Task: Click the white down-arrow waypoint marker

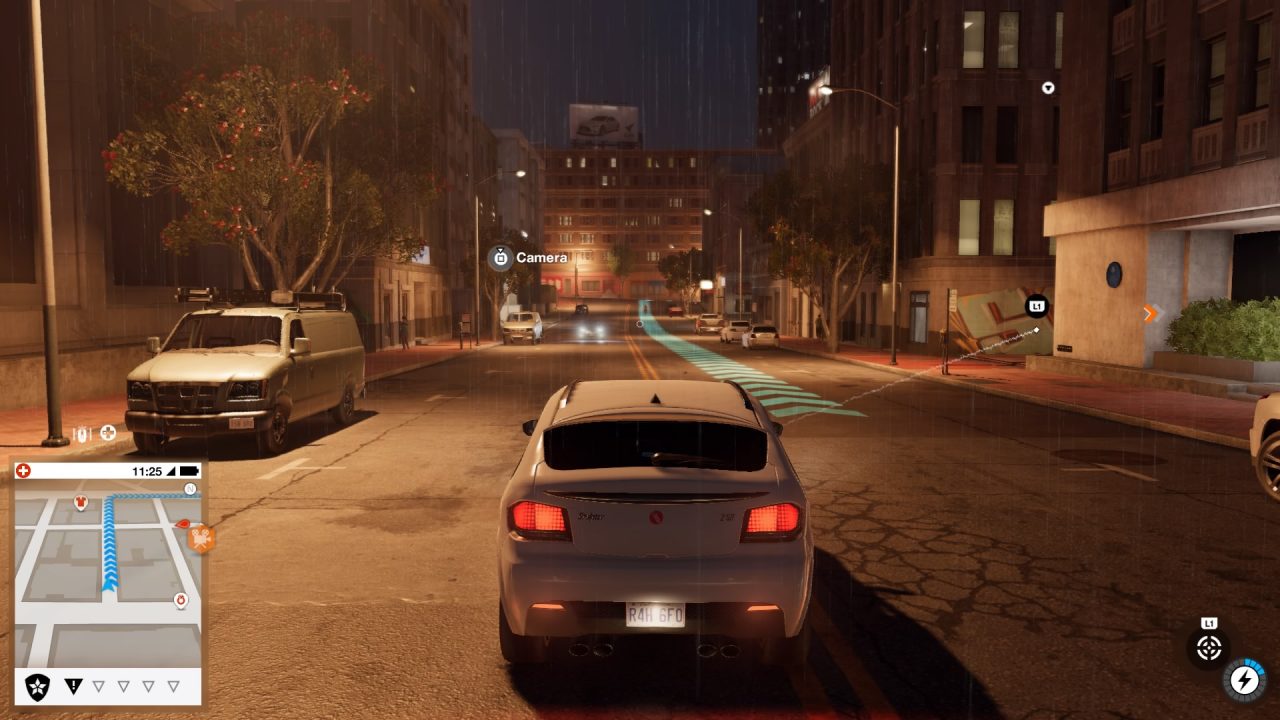Action: point(1048,88)
